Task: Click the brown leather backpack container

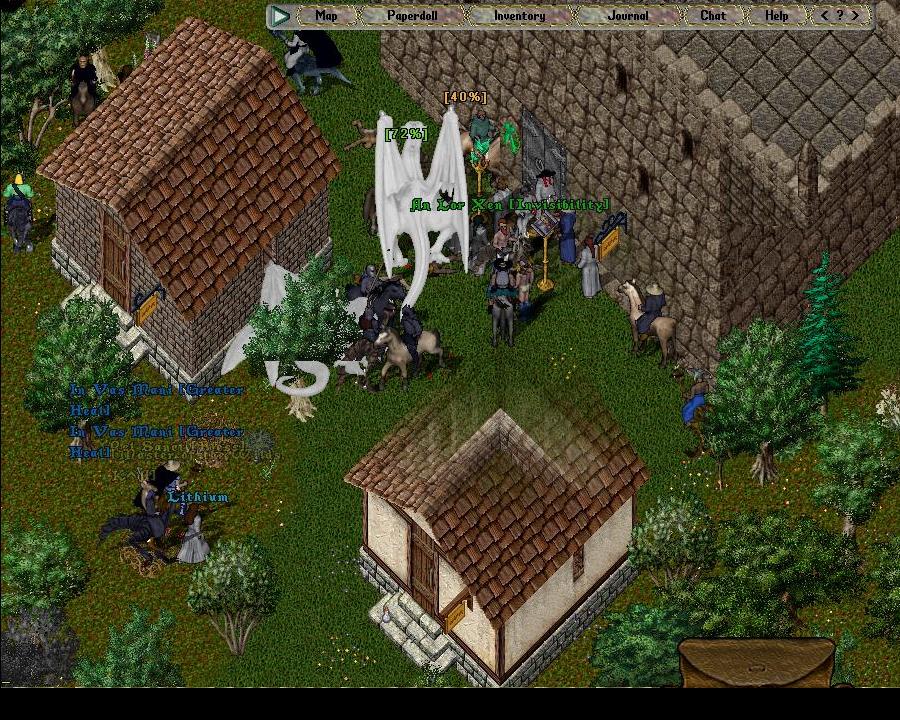Action: pos(756,664)
